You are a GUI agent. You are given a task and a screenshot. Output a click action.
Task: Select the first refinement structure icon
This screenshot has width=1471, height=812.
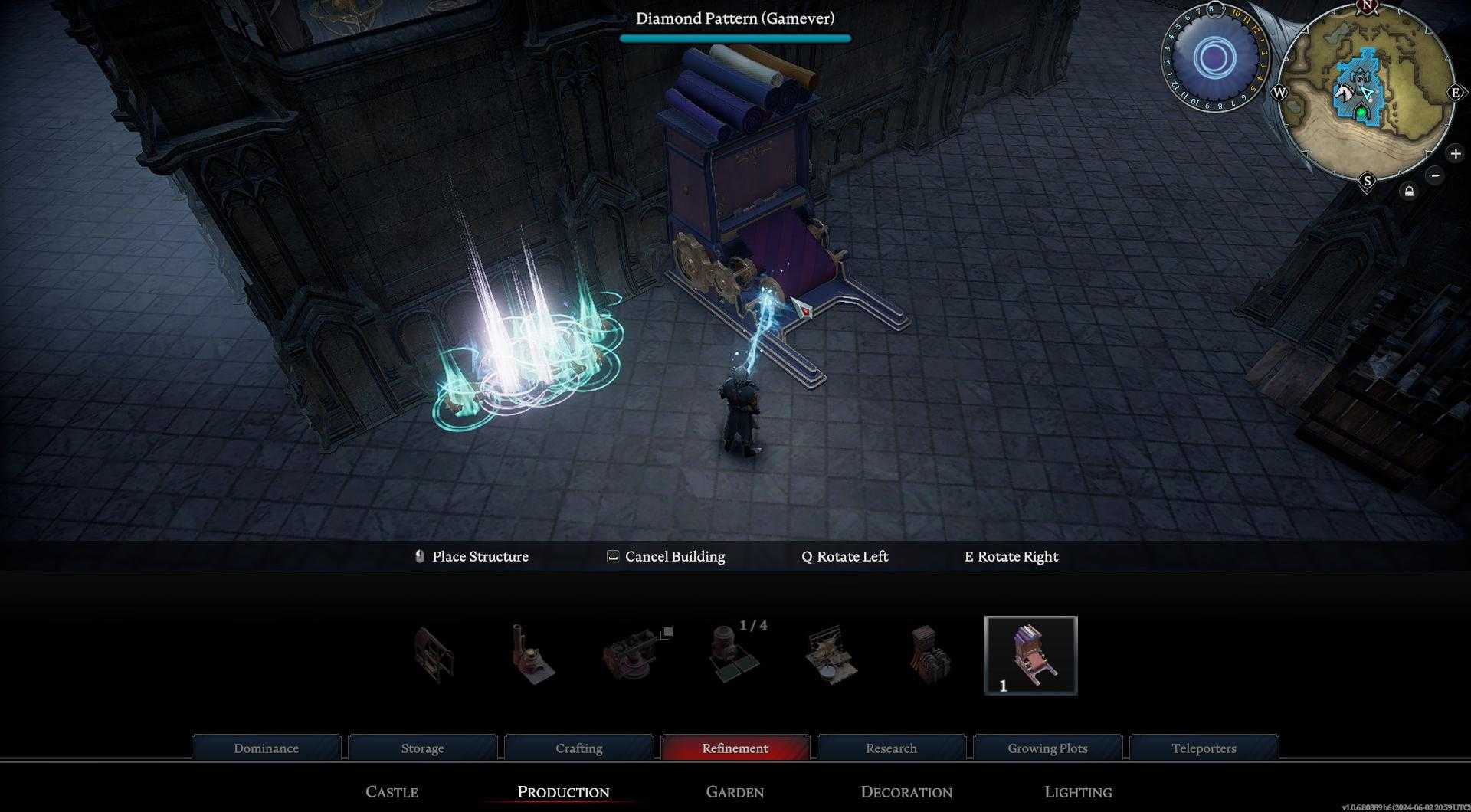433,655
